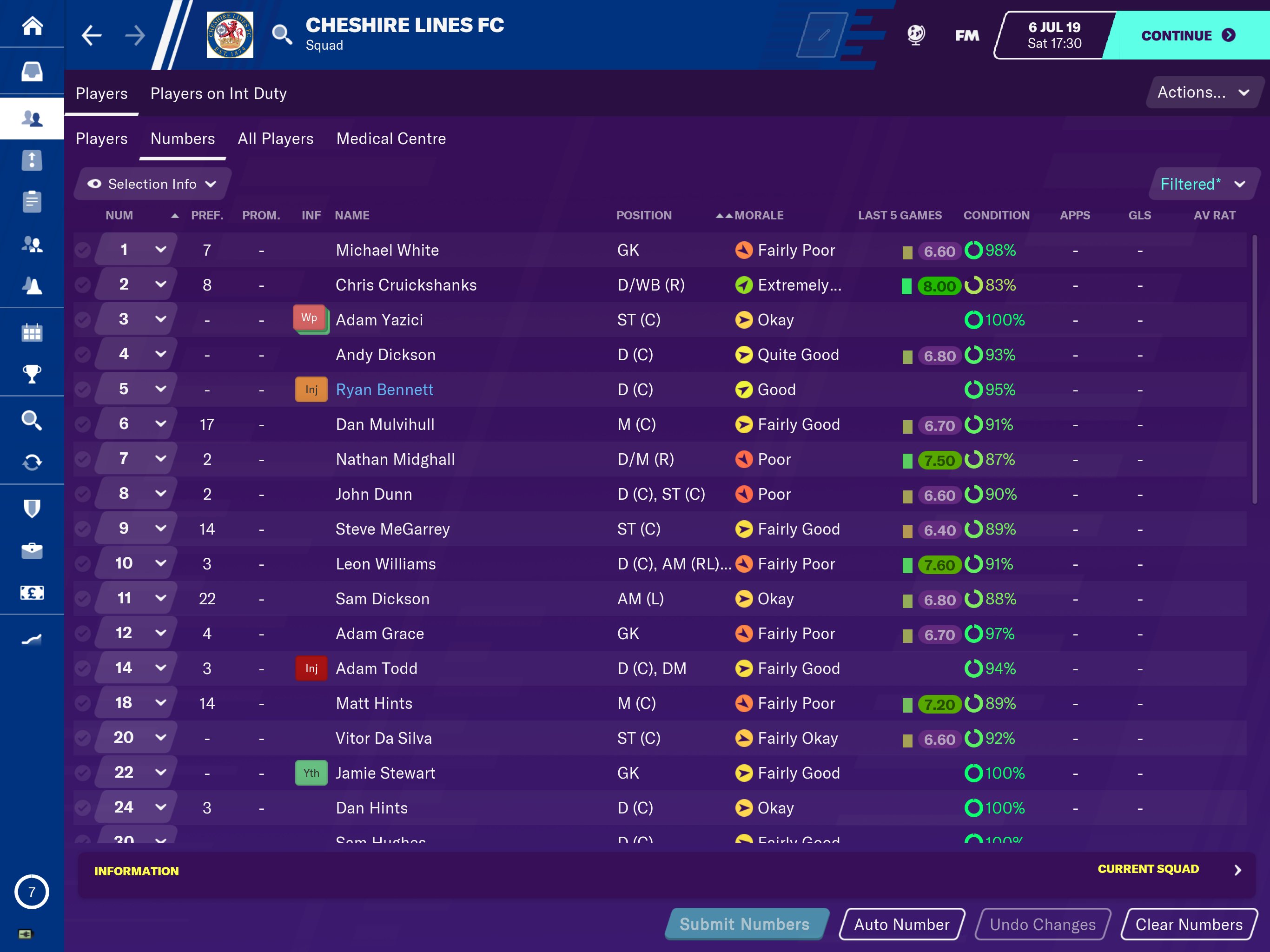Open the Selection Info view dropdown
This screenshot has width=1270, height=952.
[152, 184]
